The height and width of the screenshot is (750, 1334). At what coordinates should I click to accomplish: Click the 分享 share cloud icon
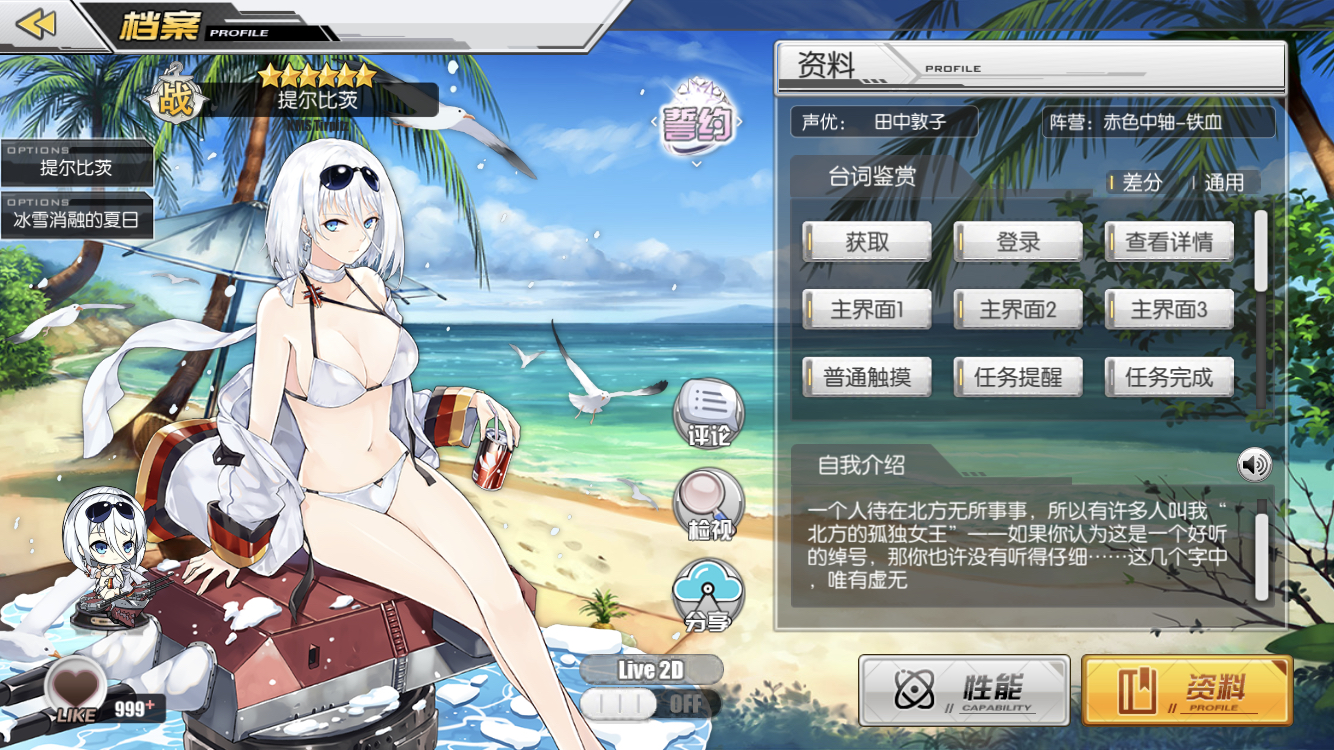click(x=710, y=593)
